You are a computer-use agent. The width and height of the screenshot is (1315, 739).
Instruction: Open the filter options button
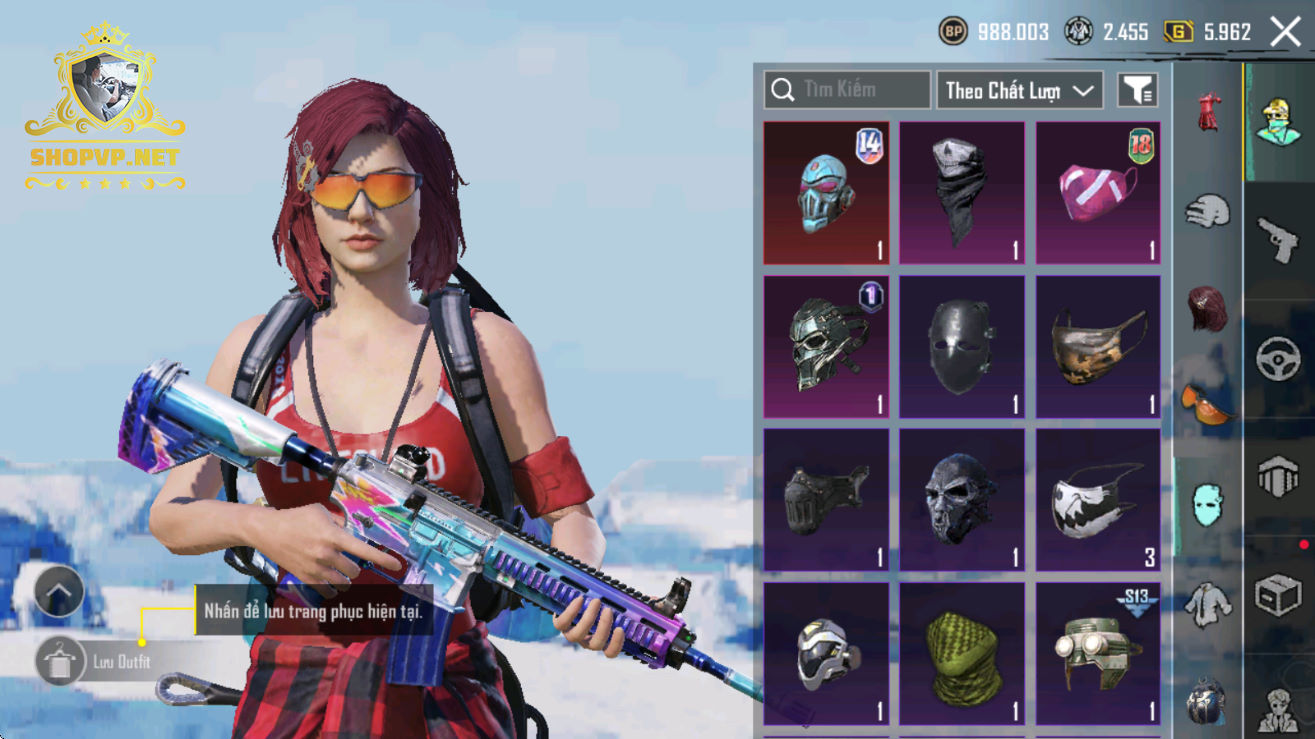(1138, 90)
